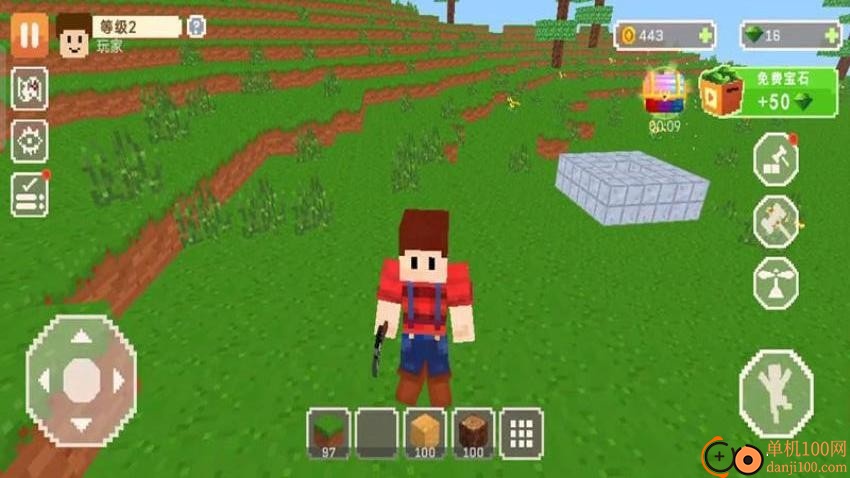This screenshot has width=850, height=478.
Task: Select the grass block hotbar slot
Action: pos(327,433)
